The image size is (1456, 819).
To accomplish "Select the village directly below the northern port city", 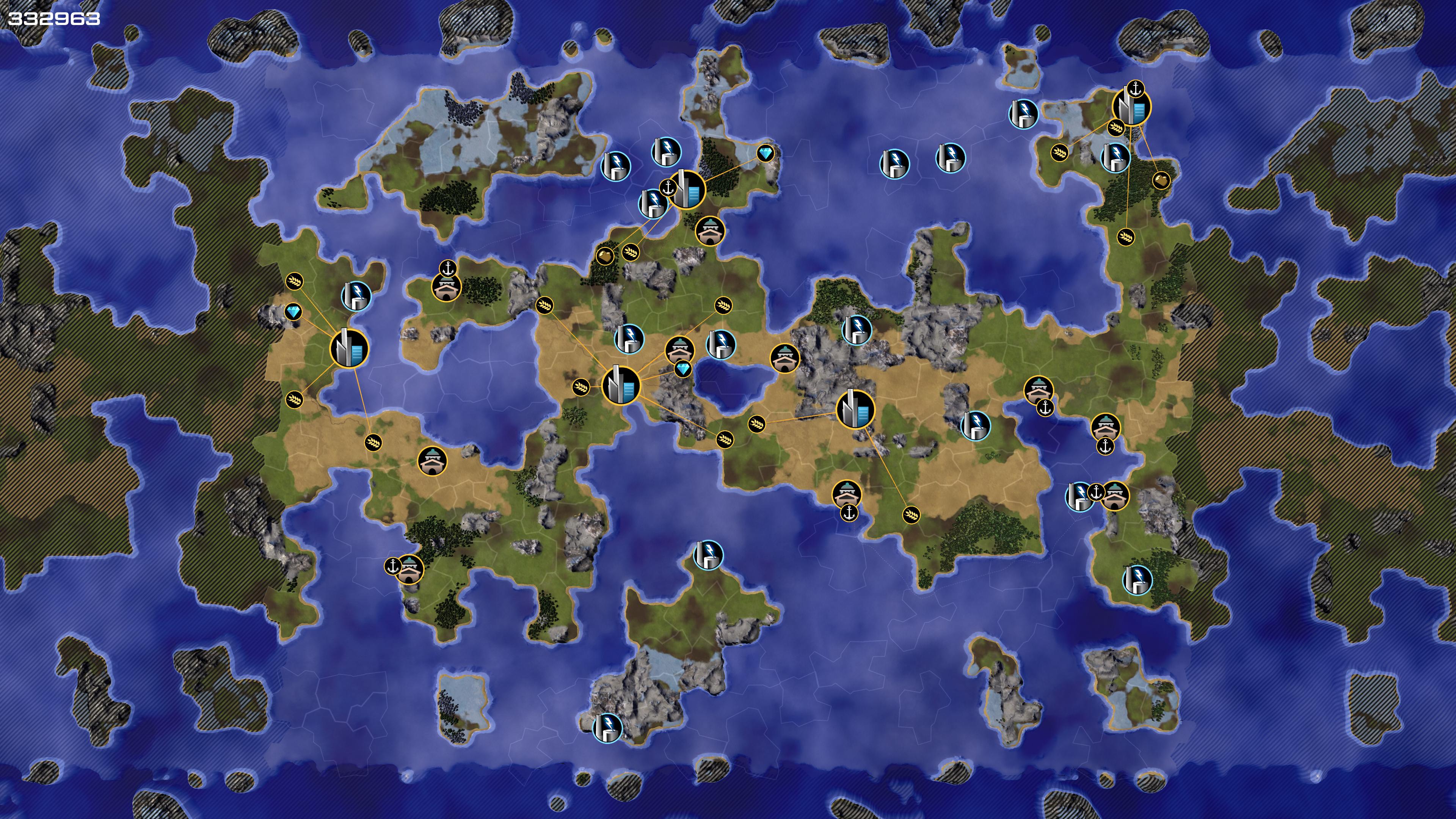I will 709,231.
